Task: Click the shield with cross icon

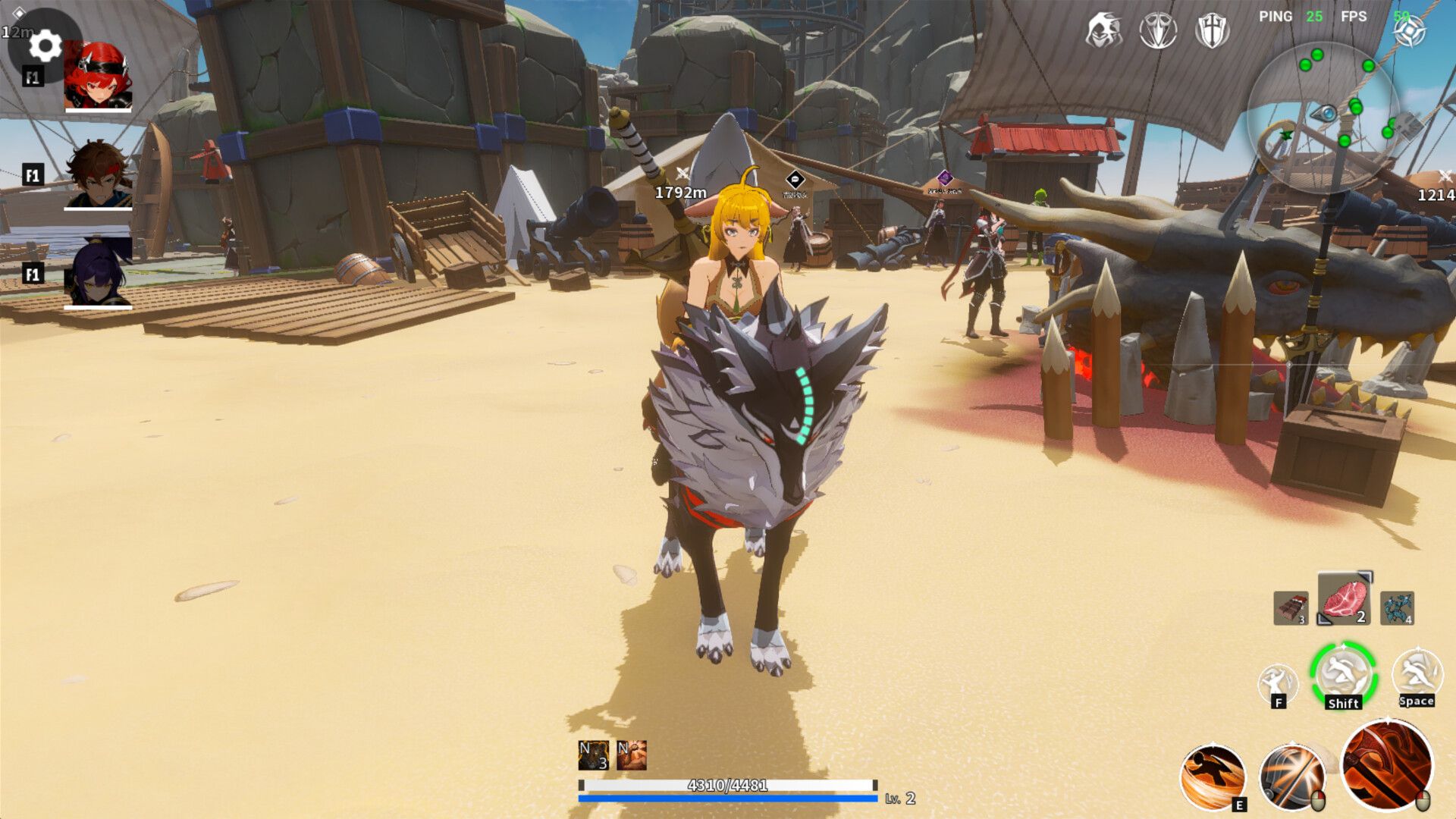Action: coord(1212,31)
